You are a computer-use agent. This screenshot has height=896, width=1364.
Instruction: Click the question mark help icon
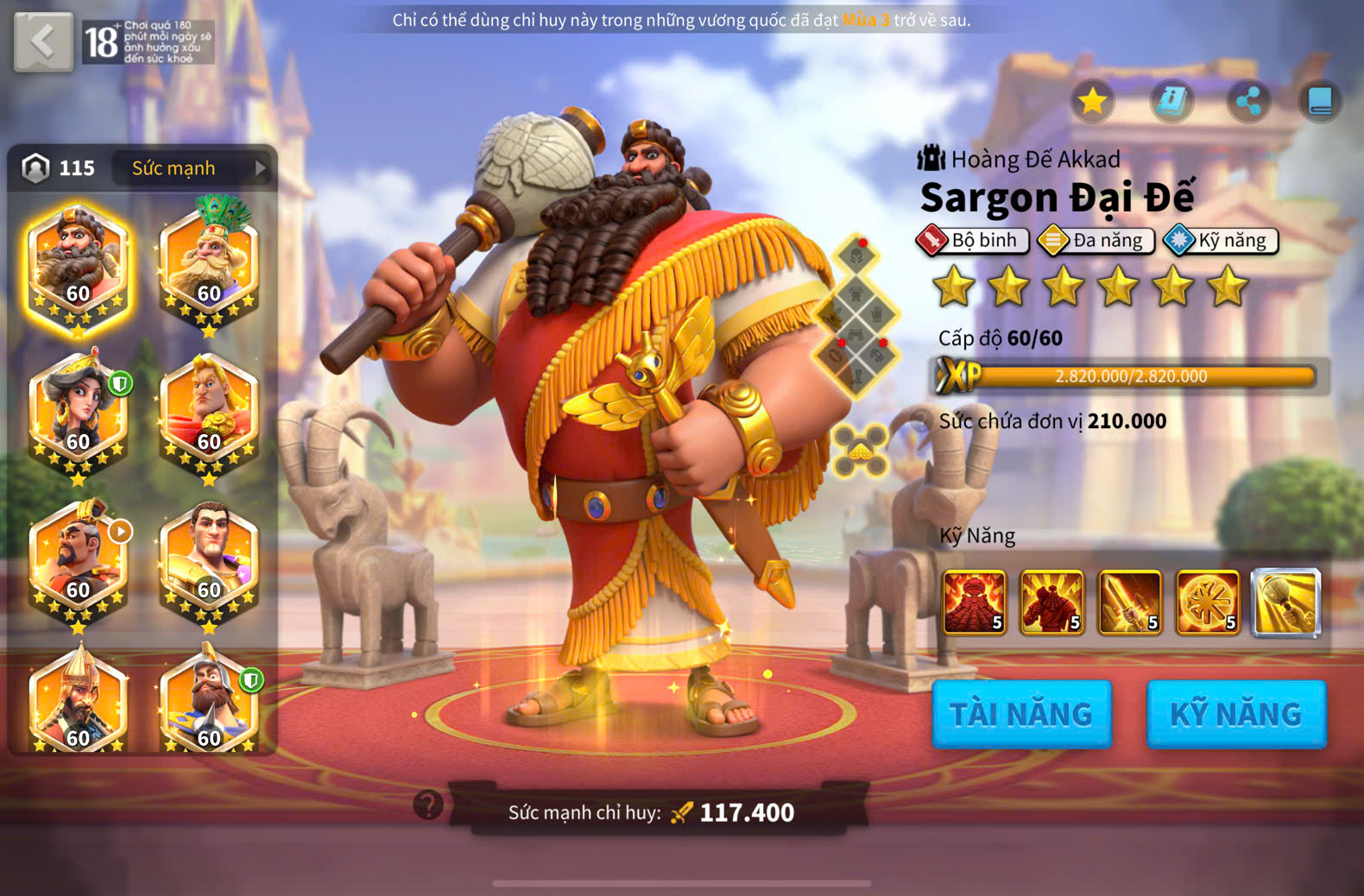tap(428, 805)
